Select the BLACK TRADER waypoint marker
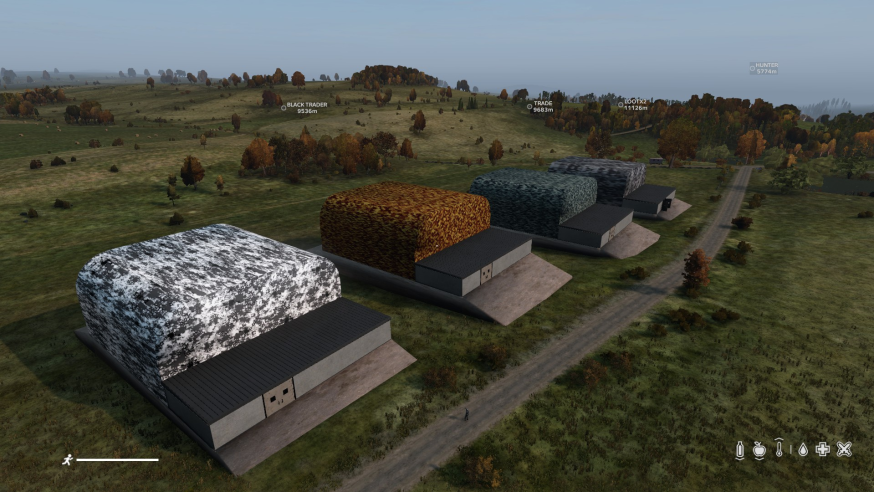Image resolution: width=874 pixels, height=492 pixels. tap(283, 106)
